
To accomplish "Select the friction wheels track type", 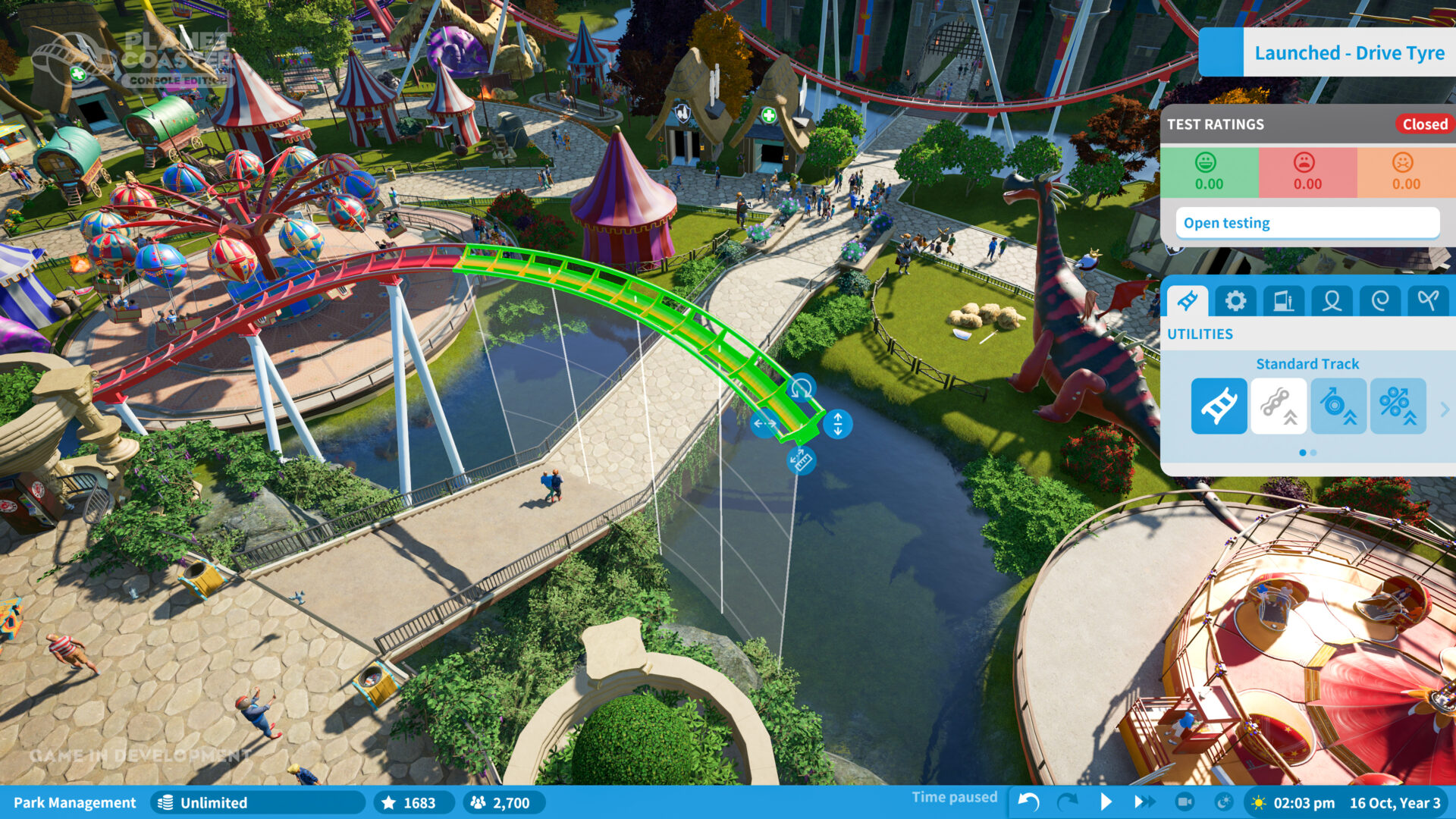I will 1339,406.
